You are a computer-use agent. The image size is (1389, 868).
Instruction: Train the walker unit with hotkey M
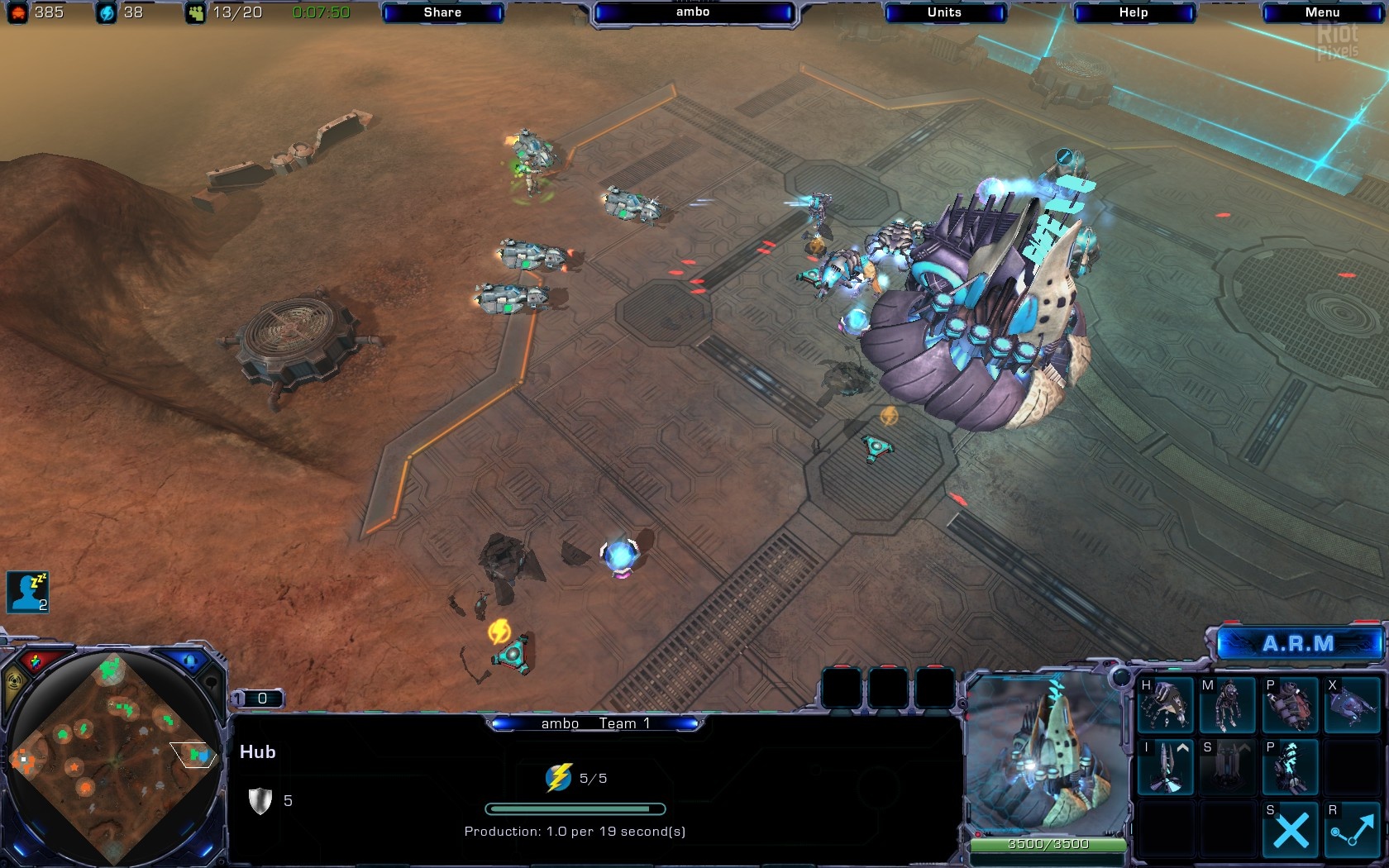(x=1228, y=704)
